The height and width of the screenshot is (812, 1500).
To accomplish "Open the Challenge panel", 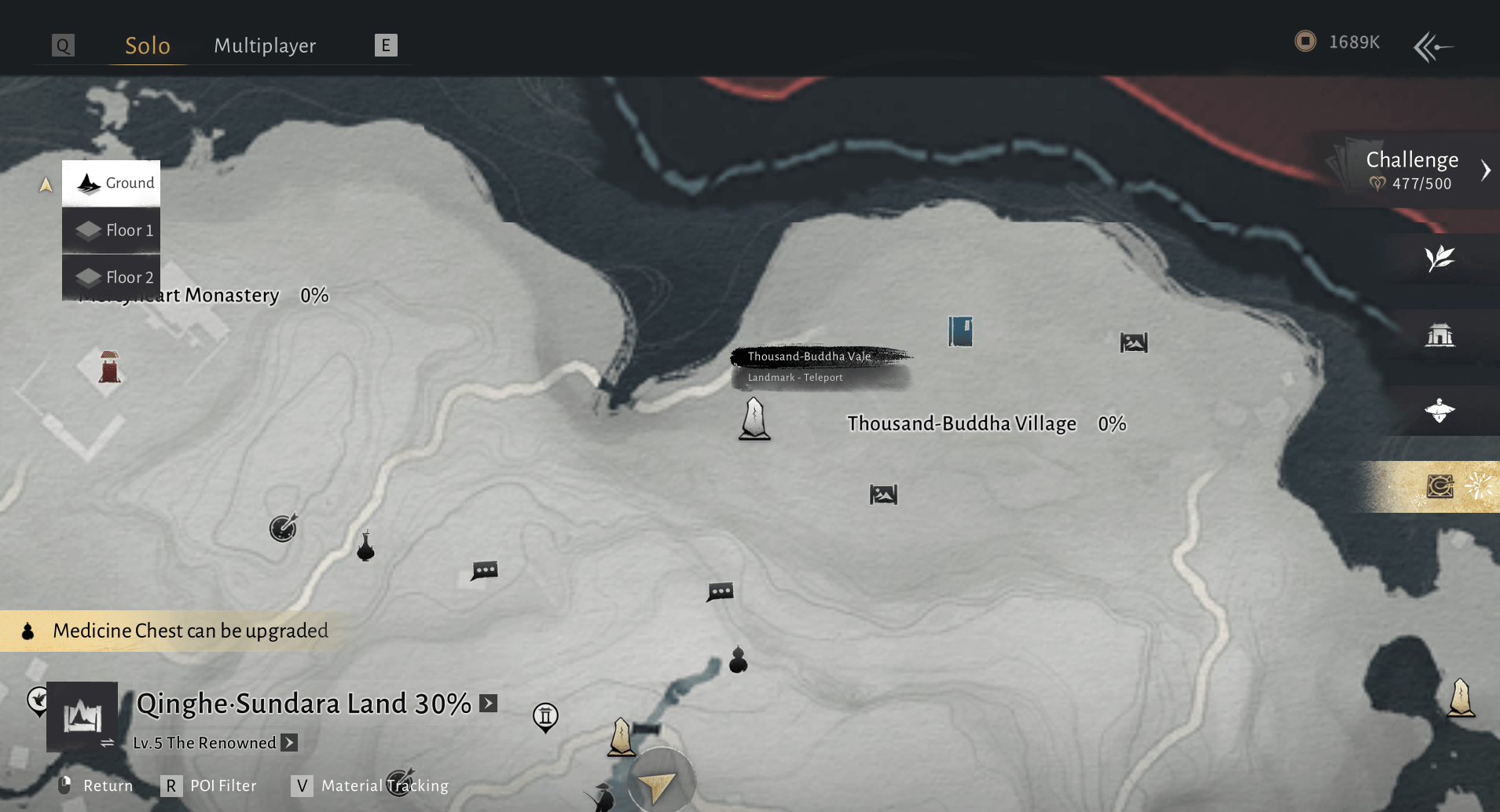I will click(x=1412, y=170).
